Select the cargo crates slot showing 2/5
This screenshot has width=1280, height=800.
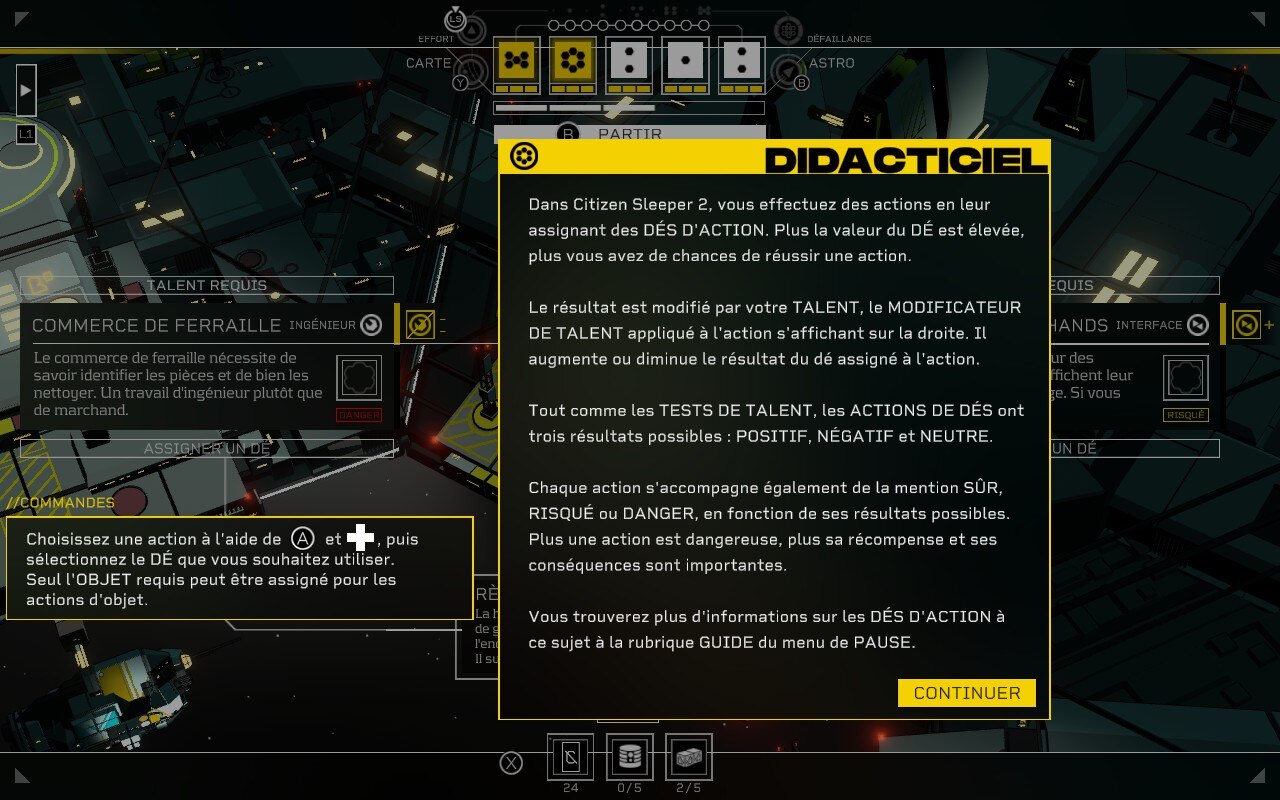click(x=688, y=757)
